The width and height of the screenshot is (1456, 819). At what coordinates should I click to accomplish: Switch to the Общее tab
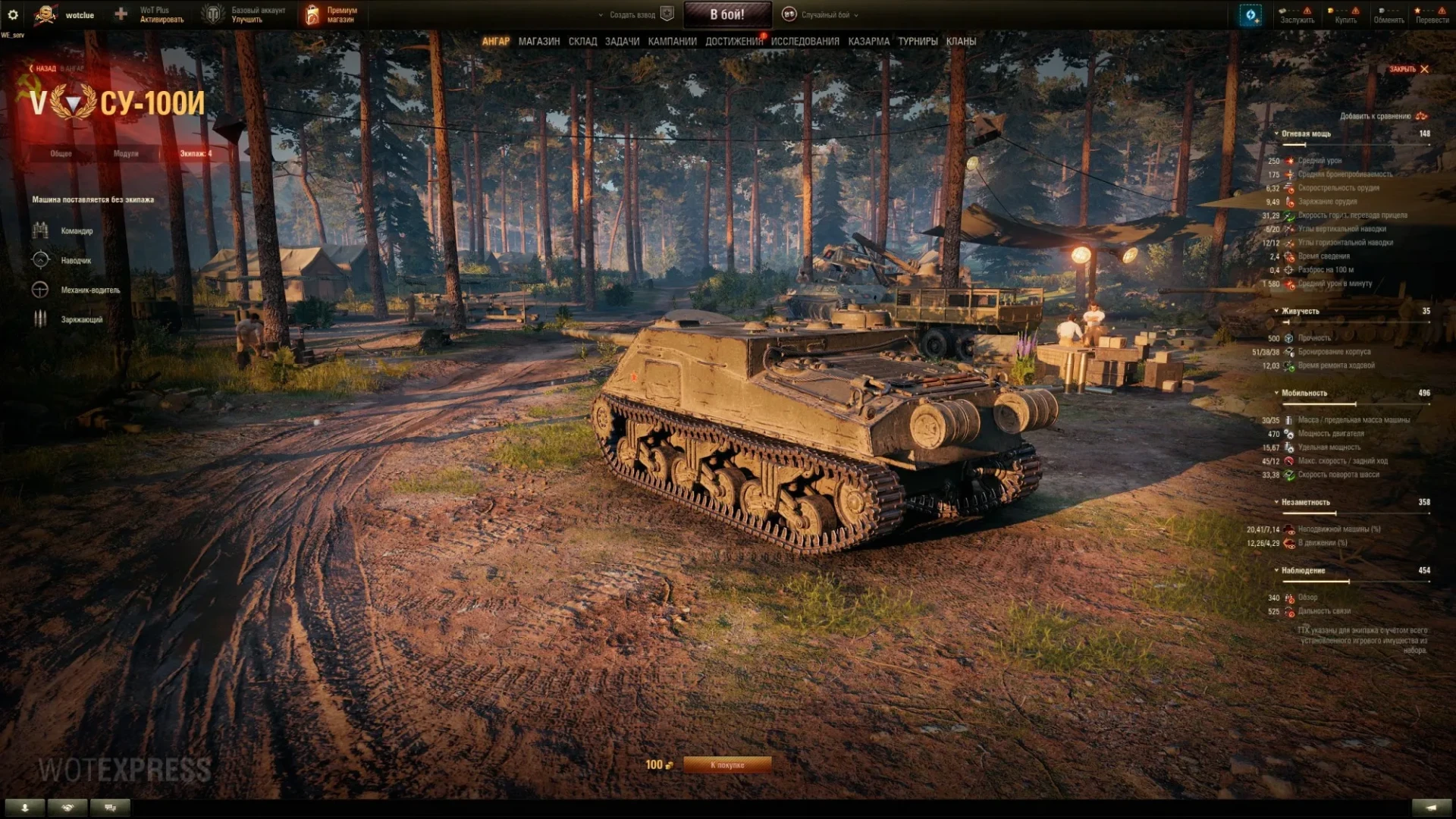(x=61, y=154)
